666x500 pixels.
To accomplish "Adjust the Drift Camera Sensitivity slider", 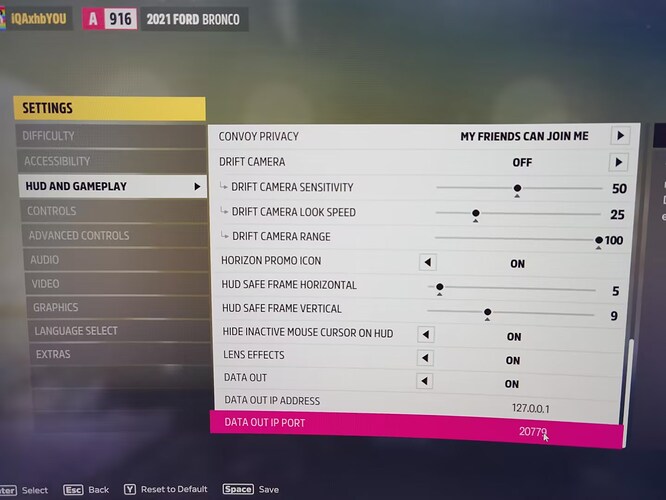I will (517, 188).
